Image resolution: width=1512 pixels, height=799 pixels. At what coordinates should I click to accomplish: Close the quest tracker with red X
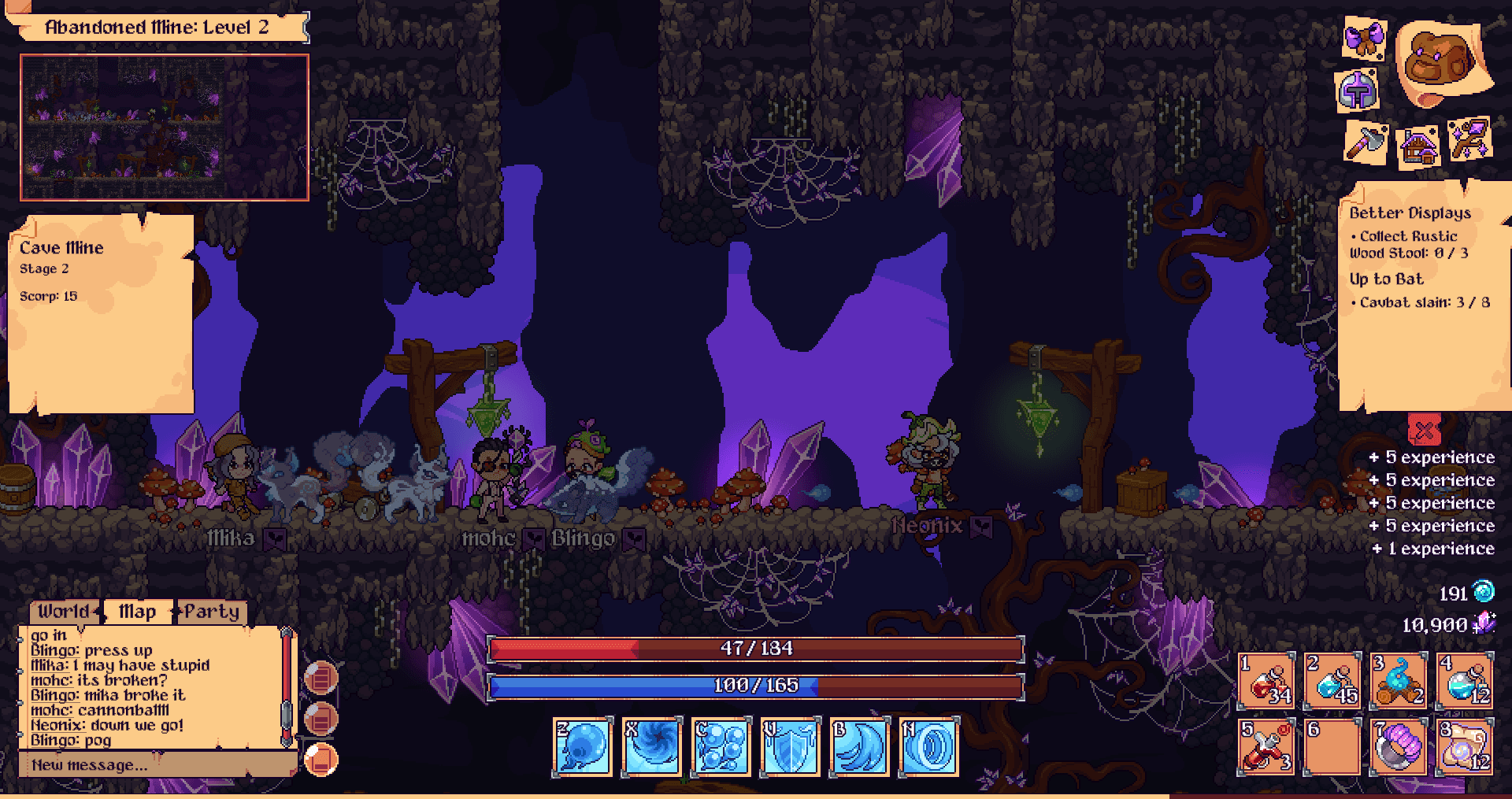(1424, 430)
